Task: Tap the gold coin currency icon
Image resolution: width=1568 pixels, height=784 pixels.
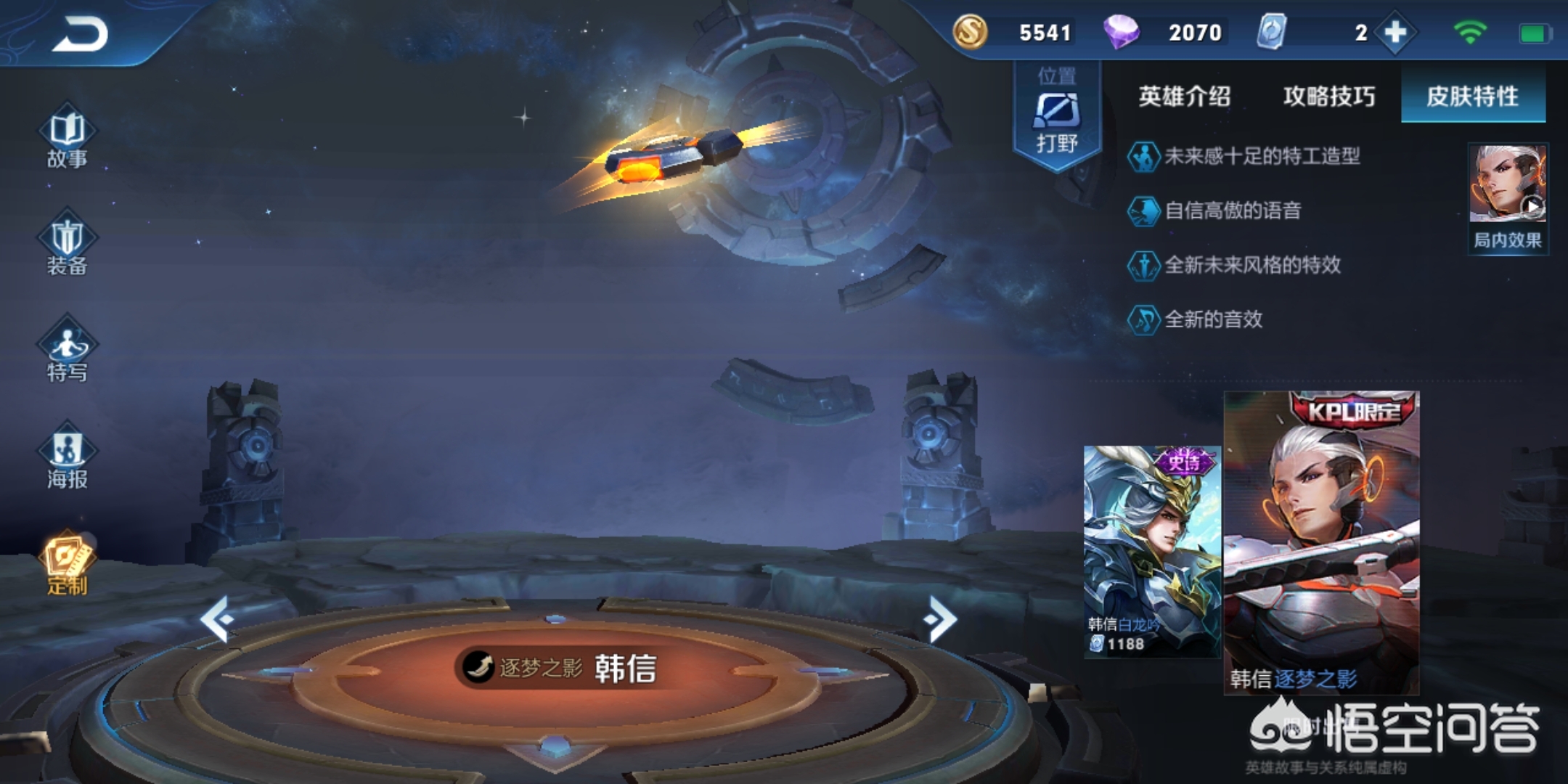Action: 970,32
